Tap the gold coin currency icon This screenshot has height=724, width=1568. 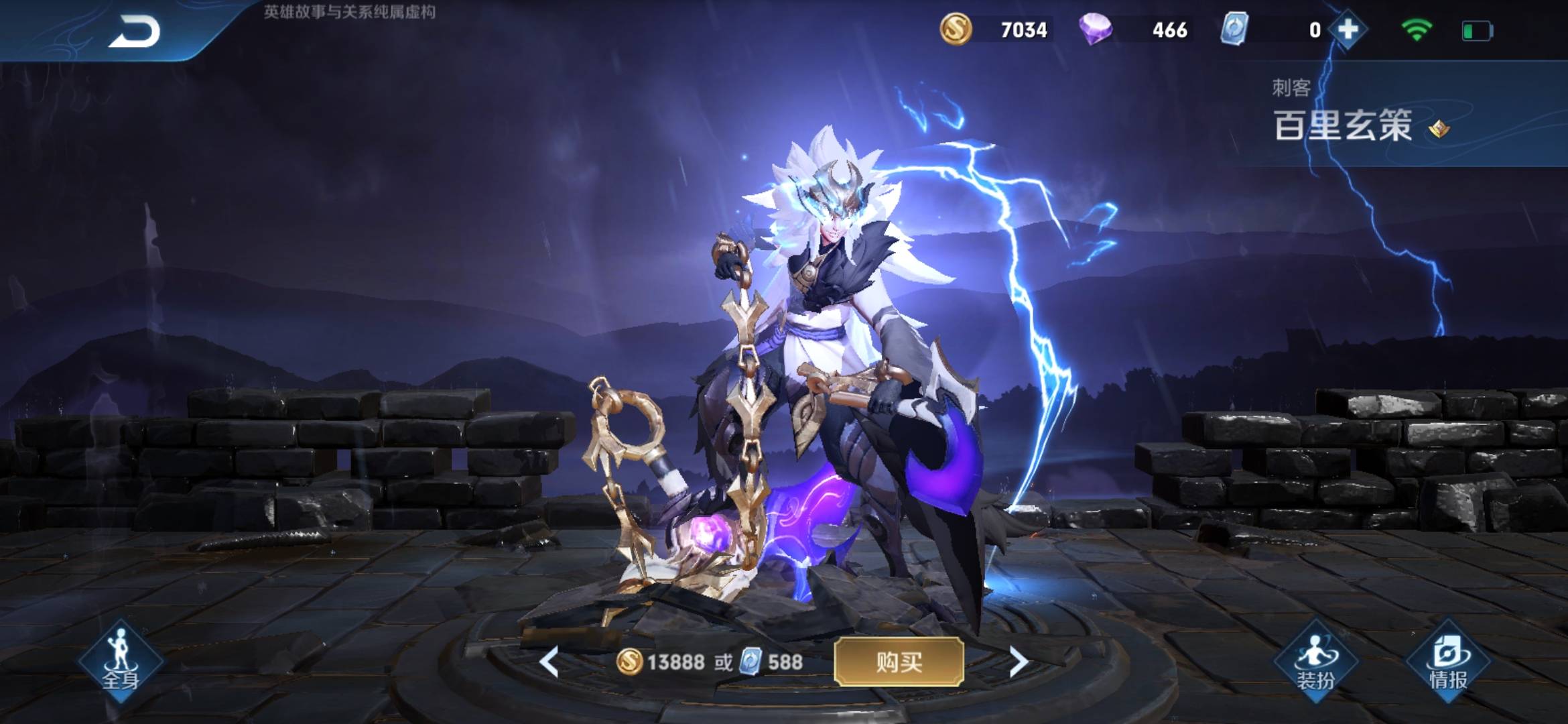tap(956, 29)
